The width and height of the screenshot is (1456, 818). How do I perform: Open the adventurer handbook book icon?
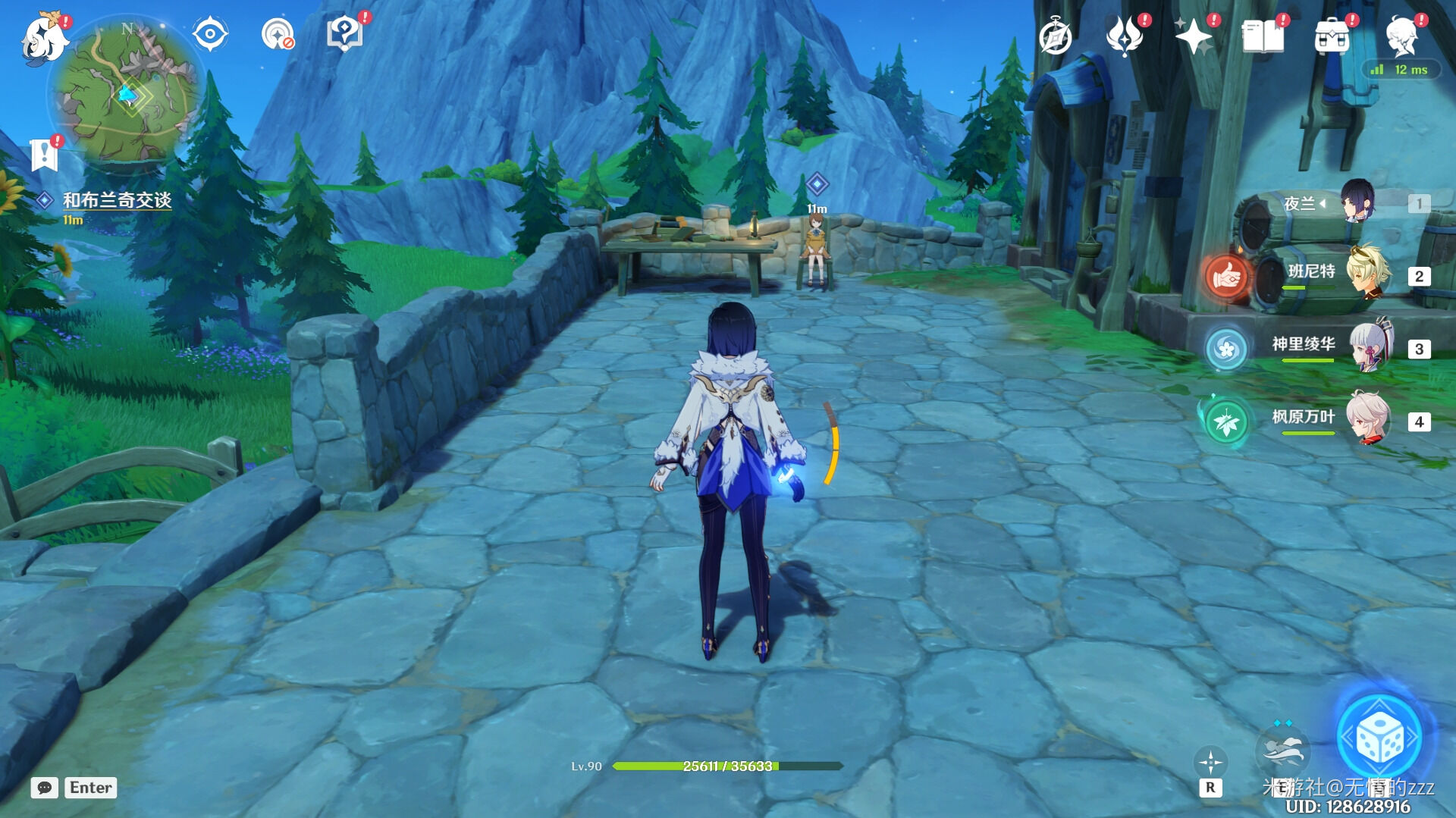[1263, 36]
